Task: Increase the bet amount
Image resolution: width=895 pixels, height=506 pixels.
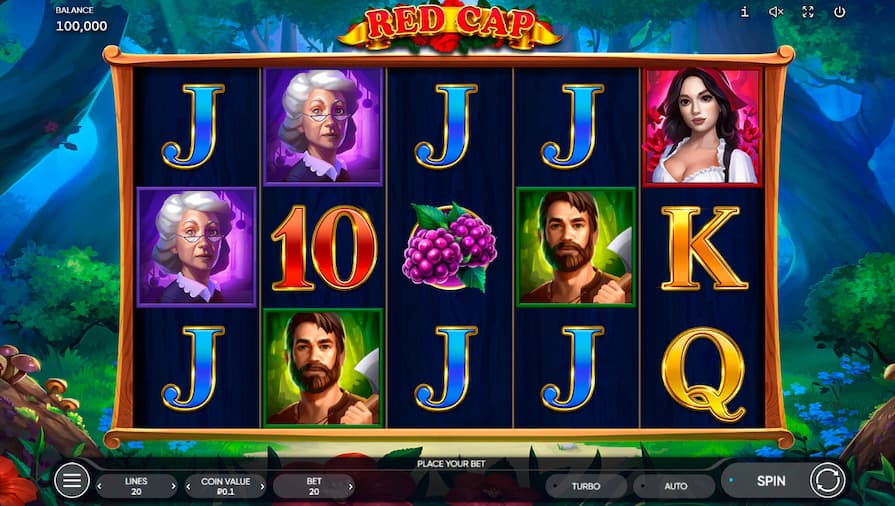Action: 350,487
